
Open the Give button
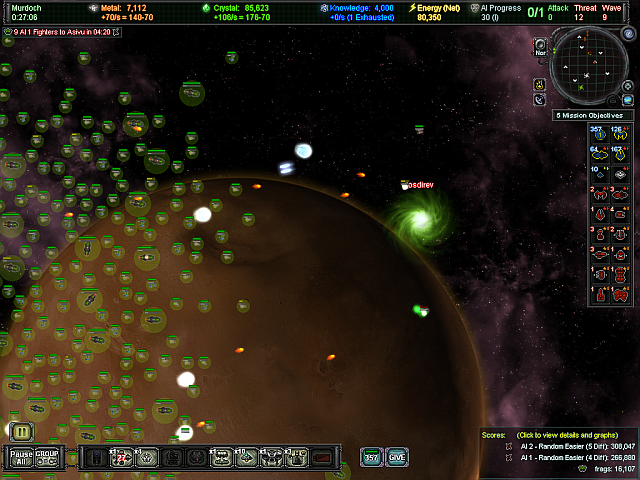point(397,457)
